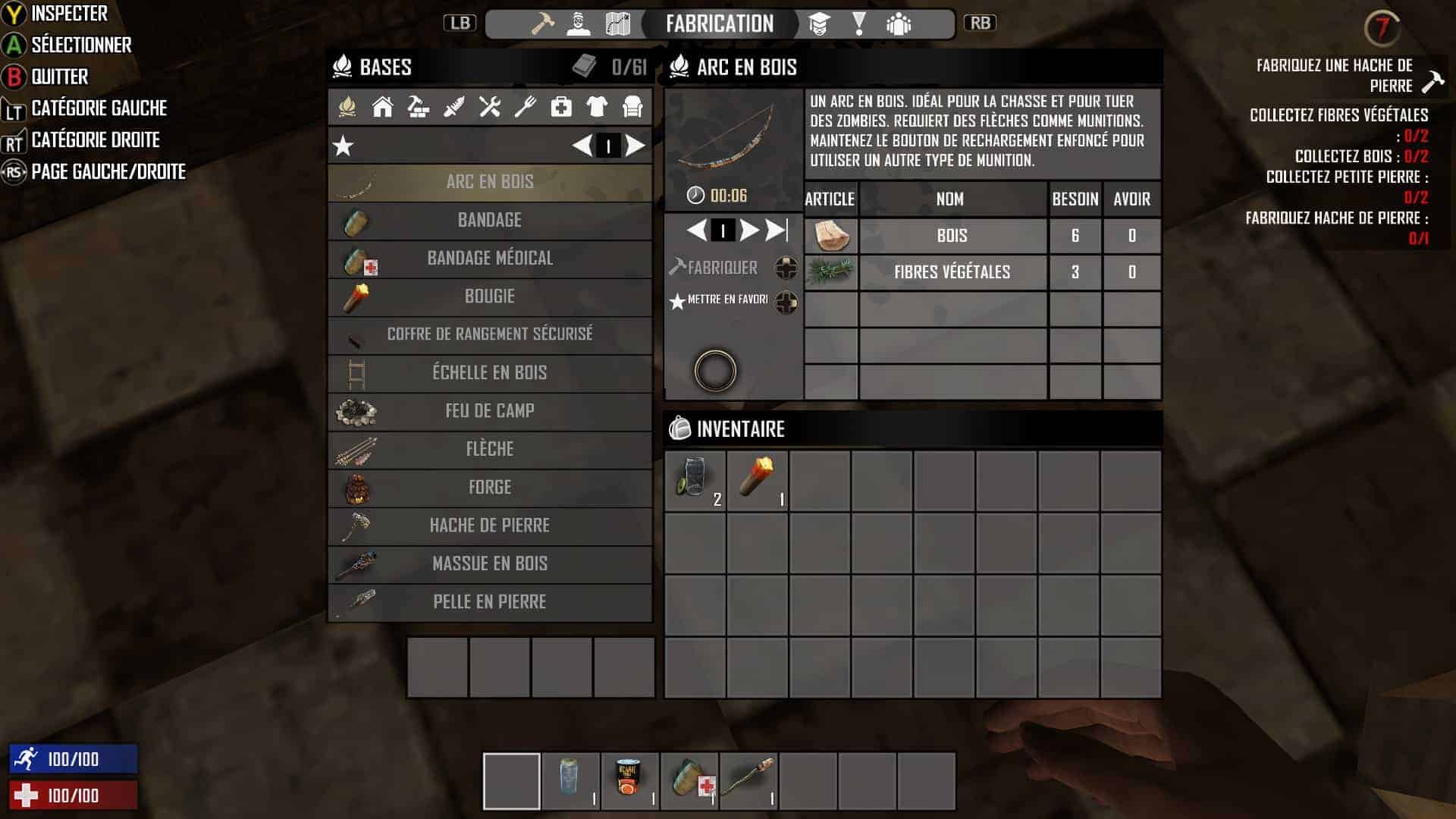Viewport: 1456px width, 819px height.
Task: Choose the Pelle en Pierre recipe
Action: click(x=490, y=602)
